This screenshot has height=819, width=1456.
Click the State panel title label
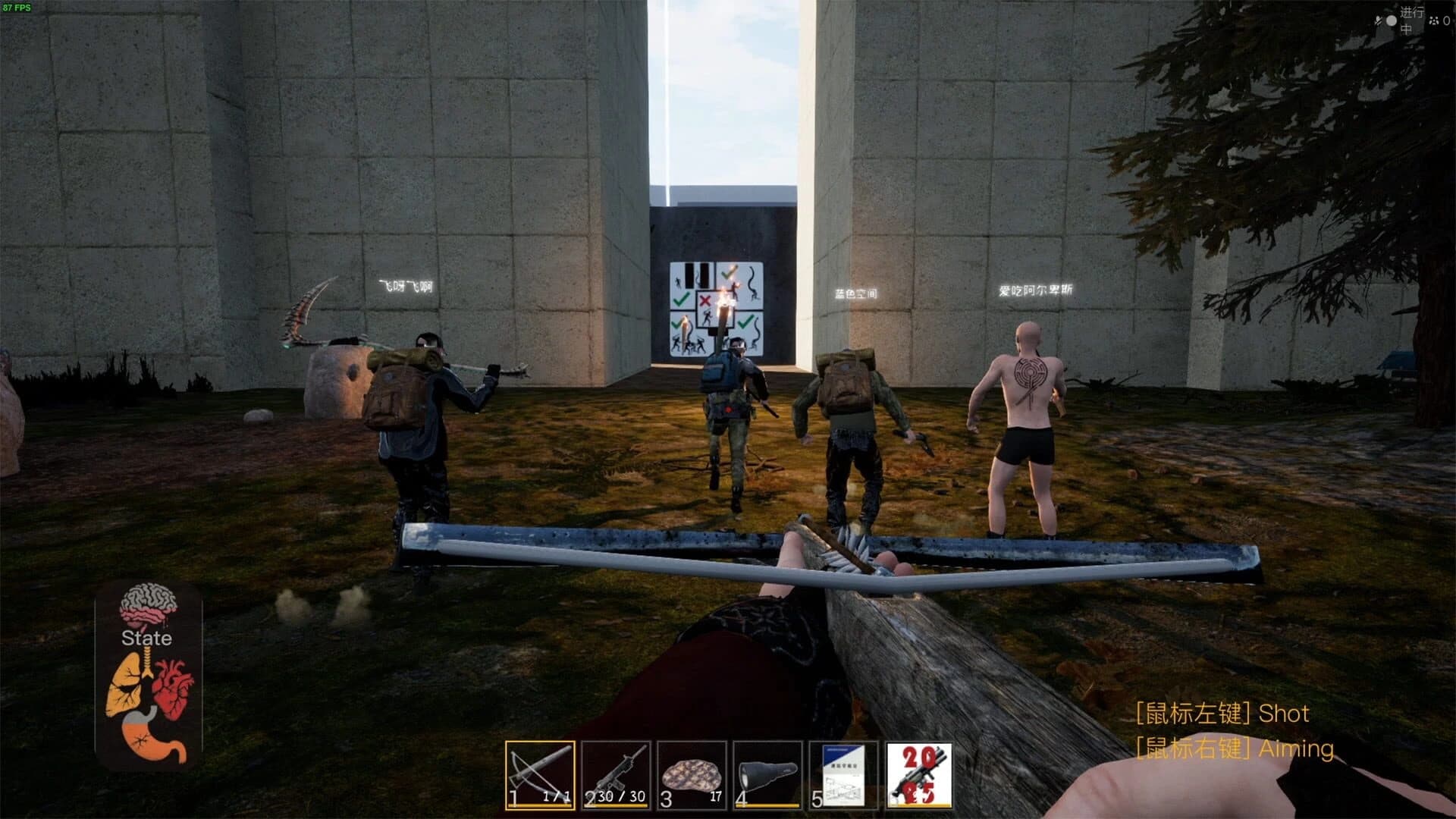pyautogui.click(x=146, y=639)
